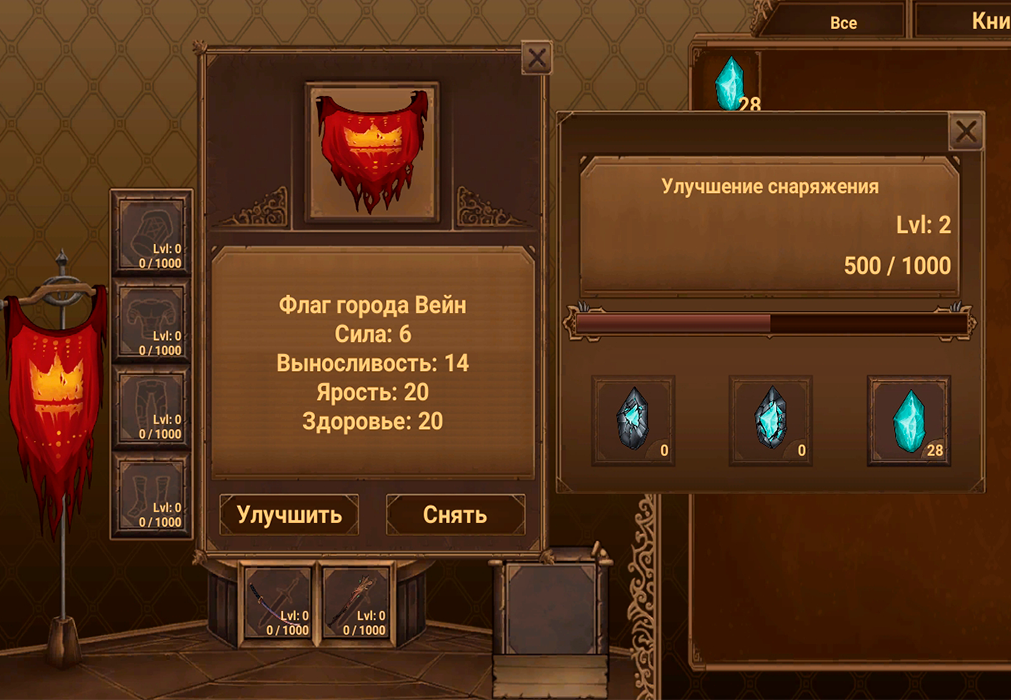1011x700 pixels.
Task: Switch to the Все inventory tab
Action: click(843, 23)
